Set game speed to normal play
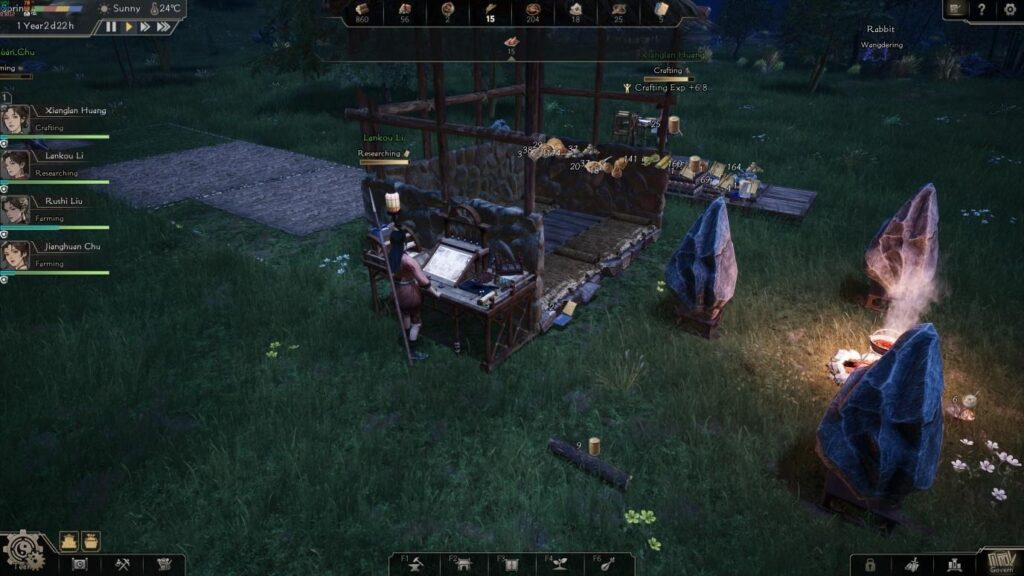The image size is (1024, 576). tap(128, 27)
